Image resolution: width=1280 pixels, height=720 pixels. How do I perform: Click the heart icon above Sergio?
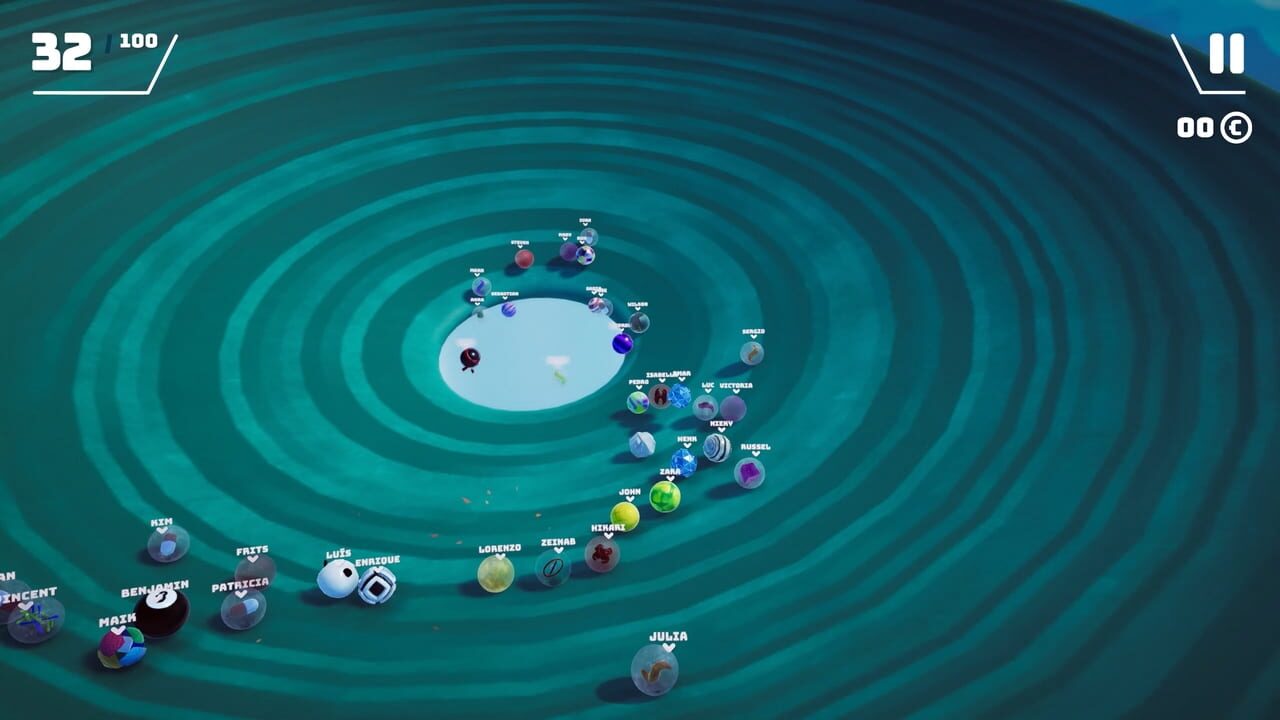[753, 336]
